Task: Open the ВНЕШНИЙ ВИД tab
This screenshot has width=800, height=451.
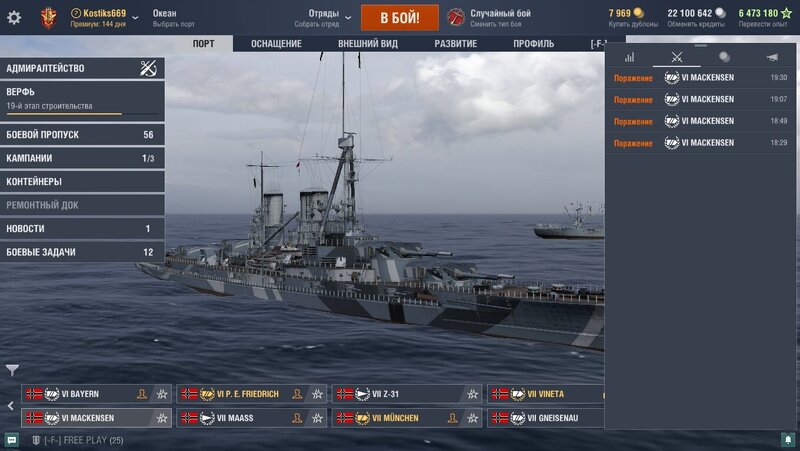Action: coord(367,44)
